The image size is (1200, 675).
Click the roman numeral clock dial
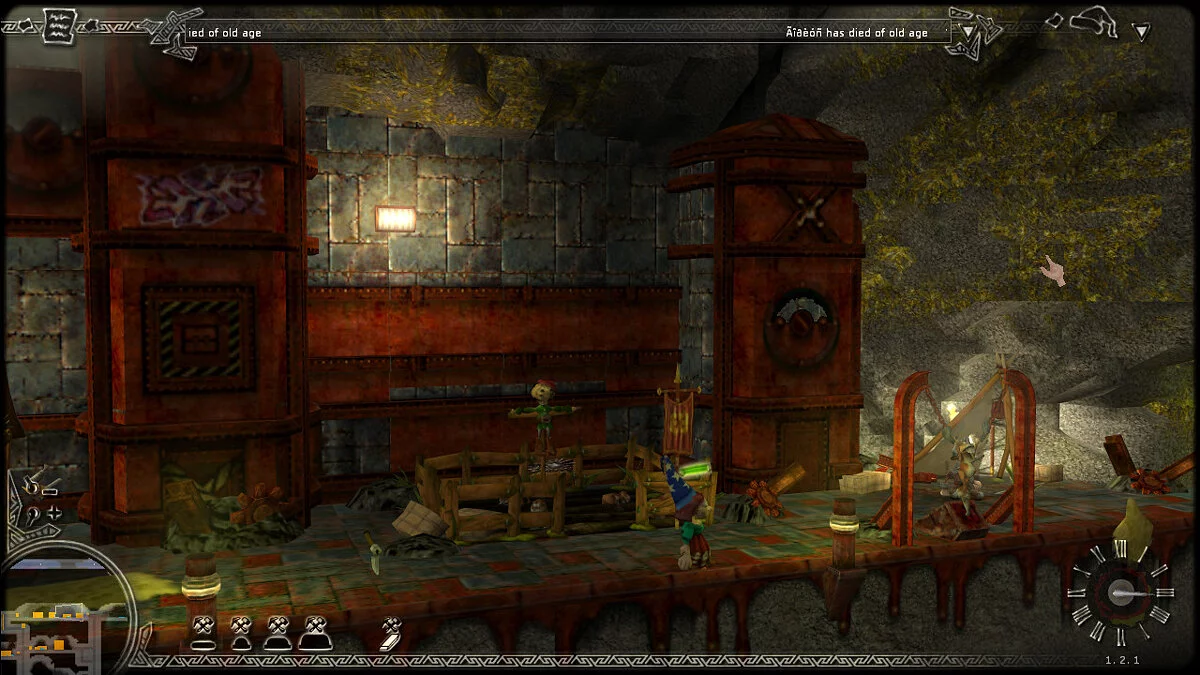point(1118,591)
